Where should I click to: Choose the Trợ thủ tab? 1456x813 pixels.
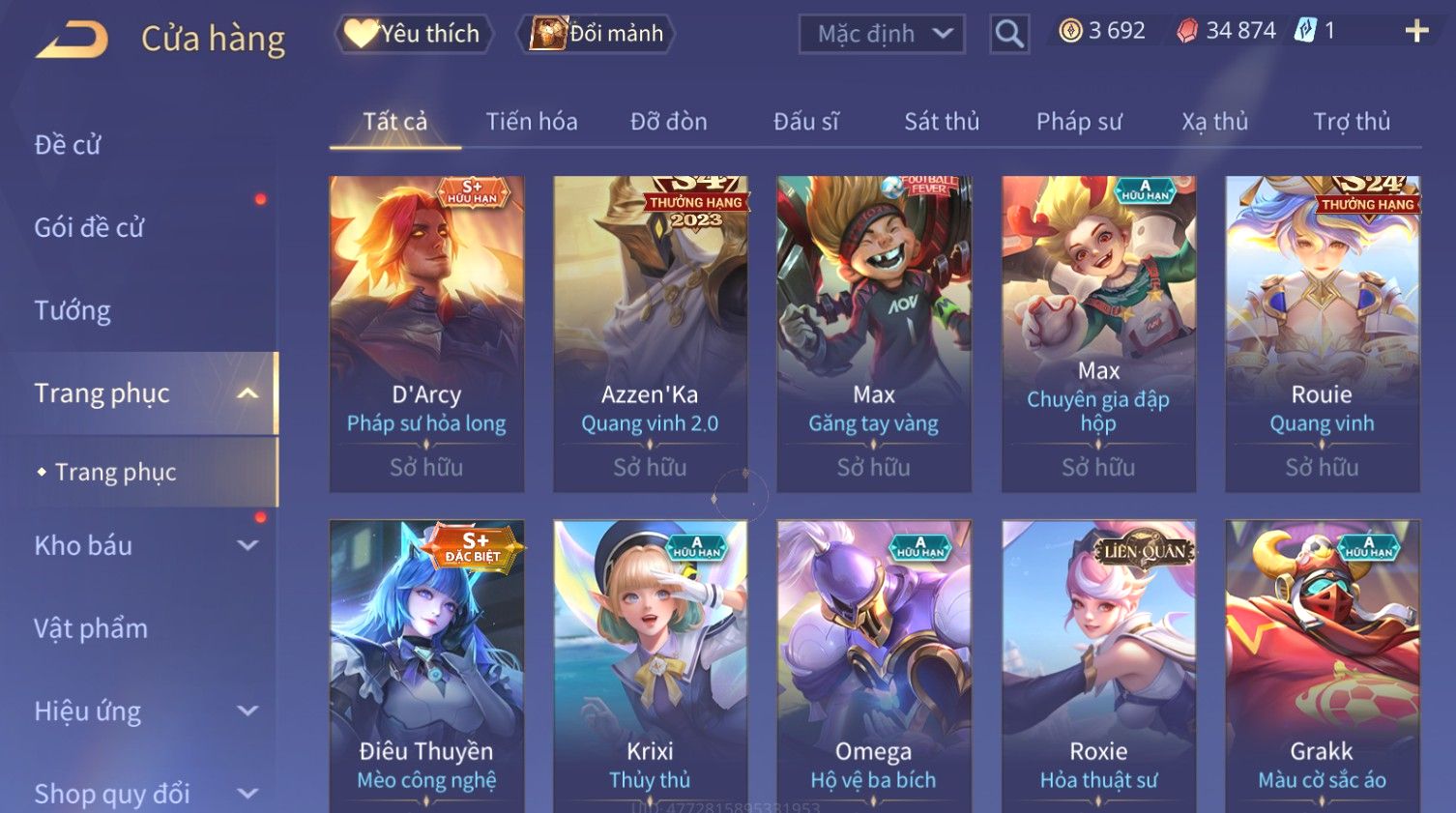coord(1351,122)
